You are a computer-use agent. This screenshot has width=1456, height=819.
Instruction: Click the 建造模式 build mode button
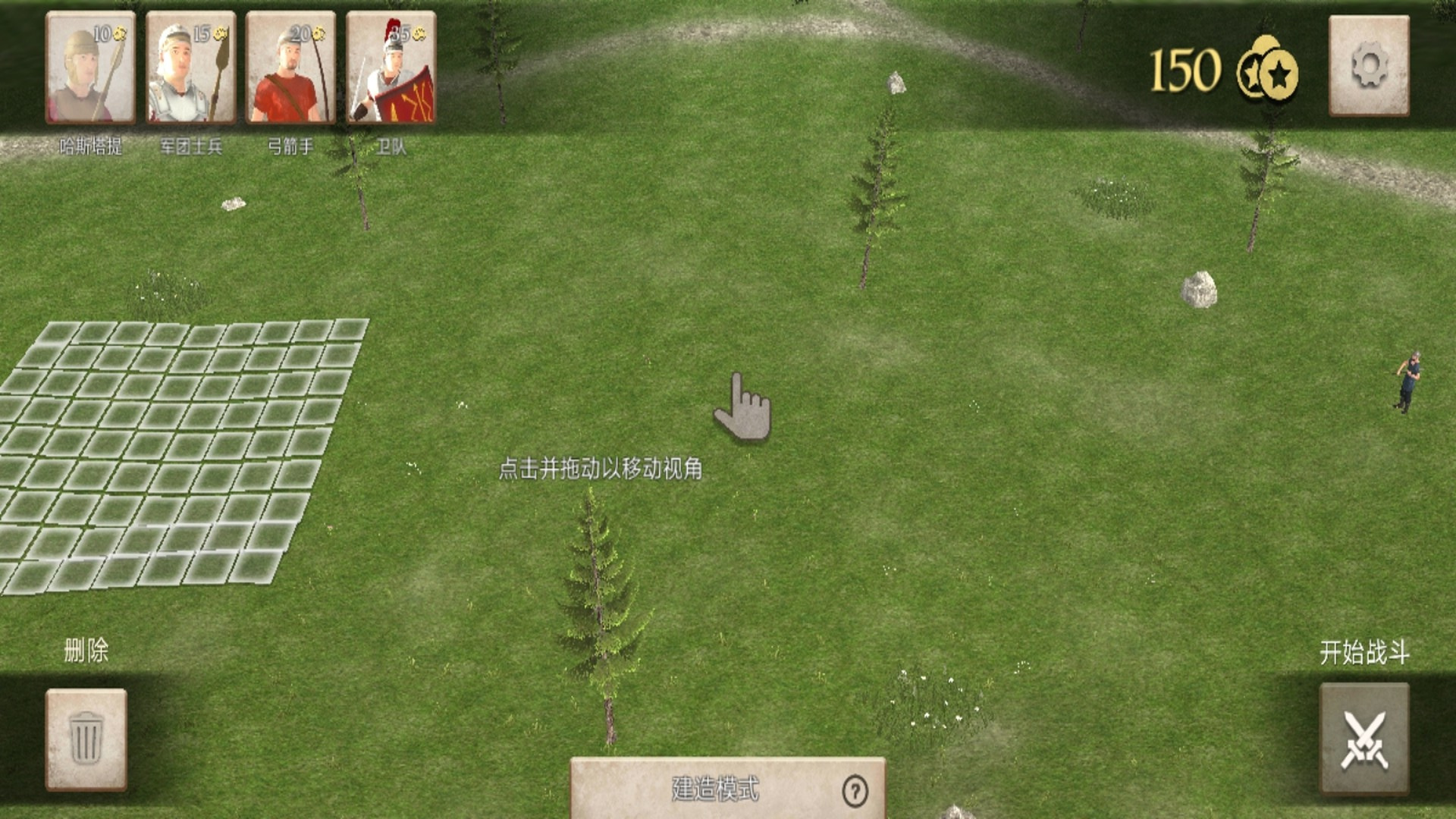click(713, 789)
